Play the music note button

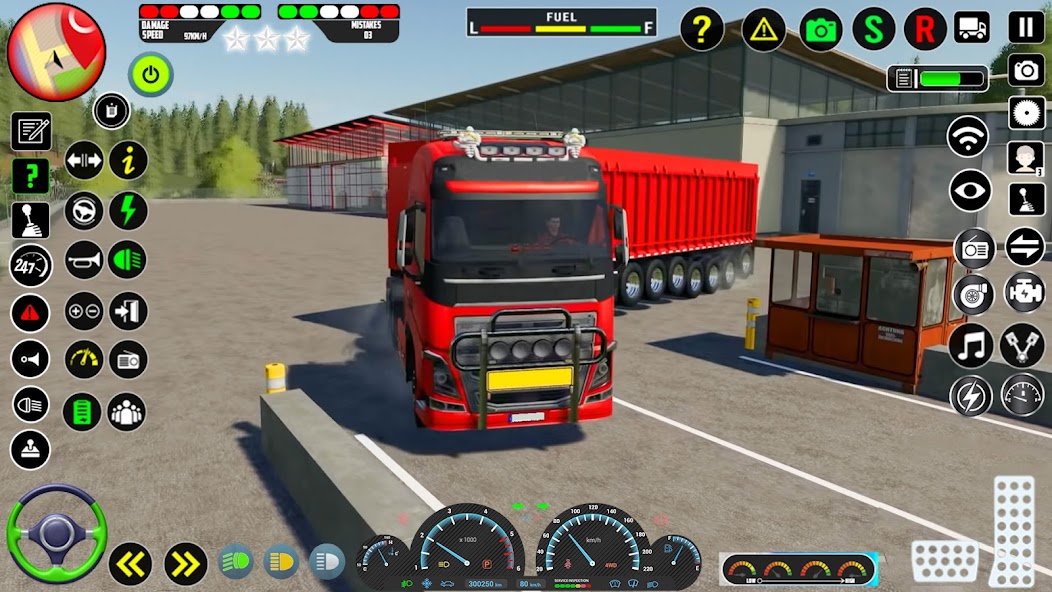click(970, 346)
